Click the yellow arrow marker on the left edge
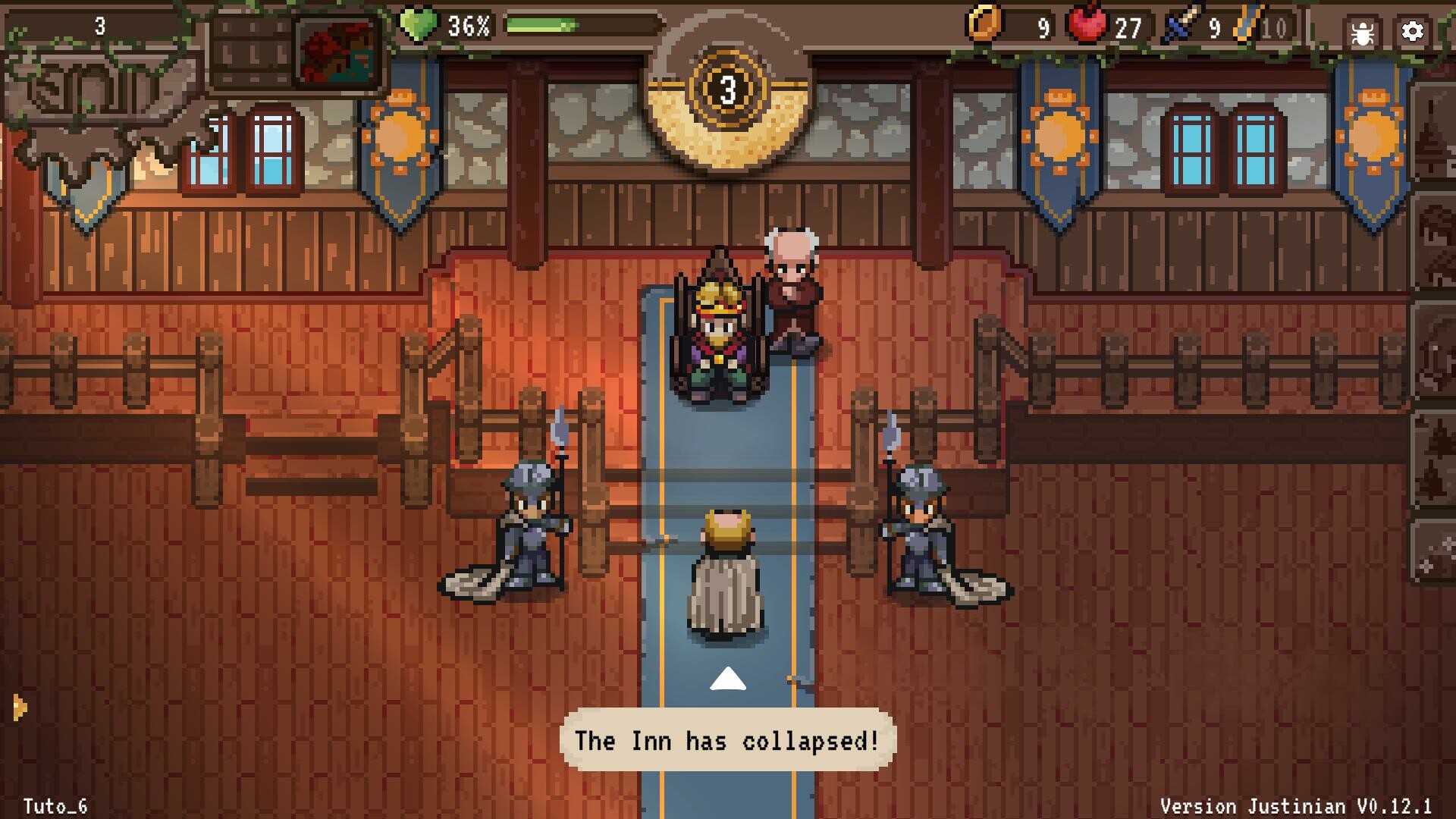1456x819 pixels. (x=20, y=707)
